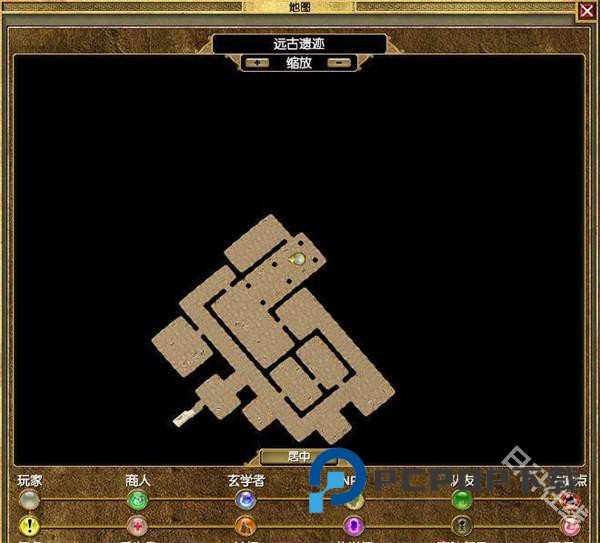
Task: Toggle the orange legend orb
Action: click(245, 526)
